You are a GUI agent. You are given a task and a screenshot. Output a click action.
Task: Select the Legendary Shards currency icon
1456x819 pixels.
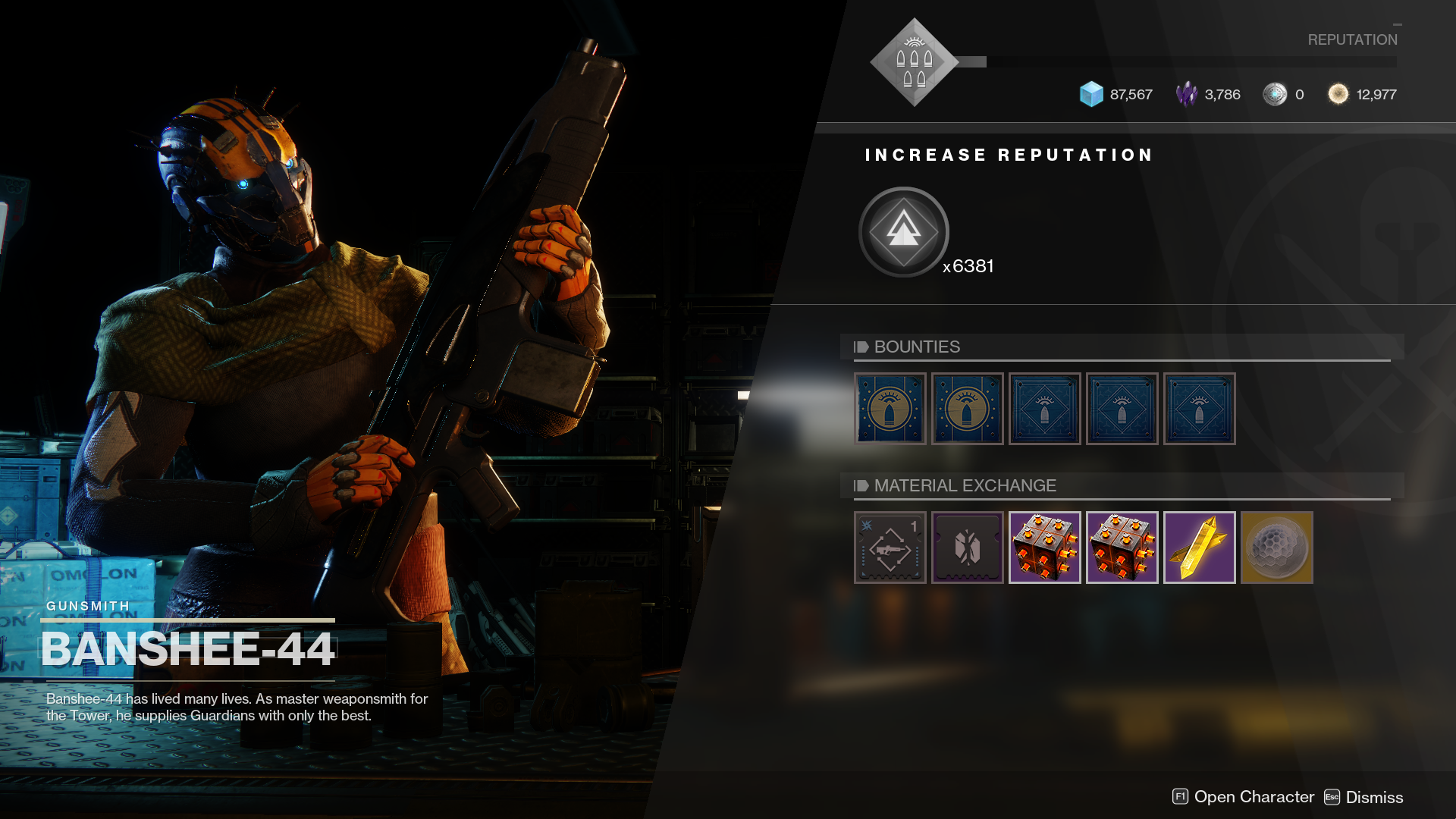tap(1187, 94)
